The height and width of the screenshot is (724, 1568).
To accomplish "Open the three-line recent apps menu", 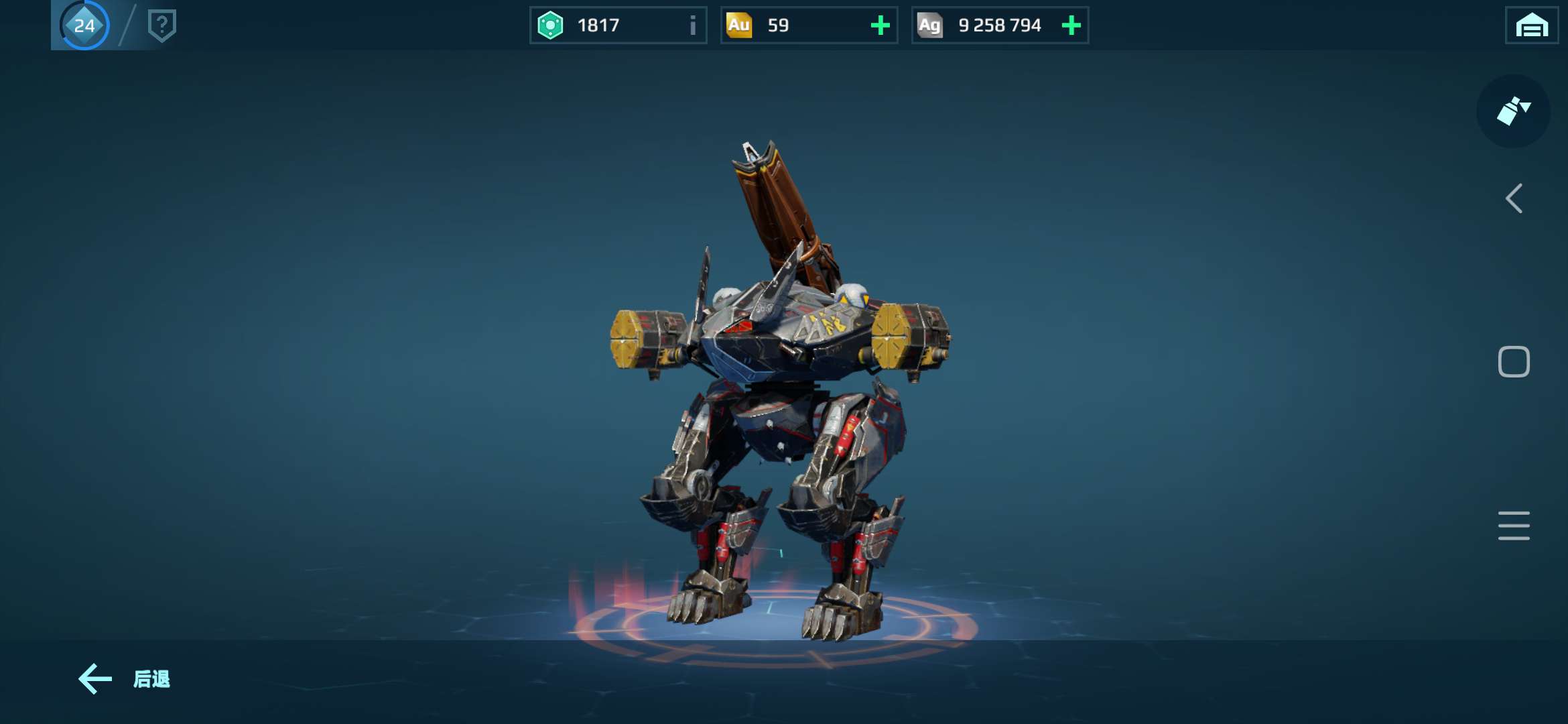I will pos(1514,526).
